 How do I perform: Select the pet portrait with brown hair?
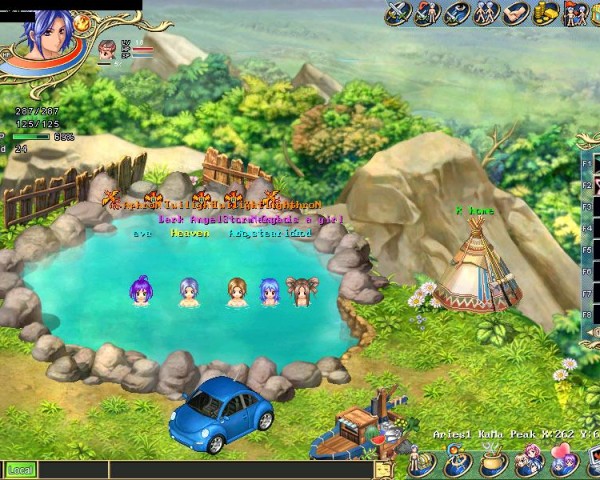(108, 49)
